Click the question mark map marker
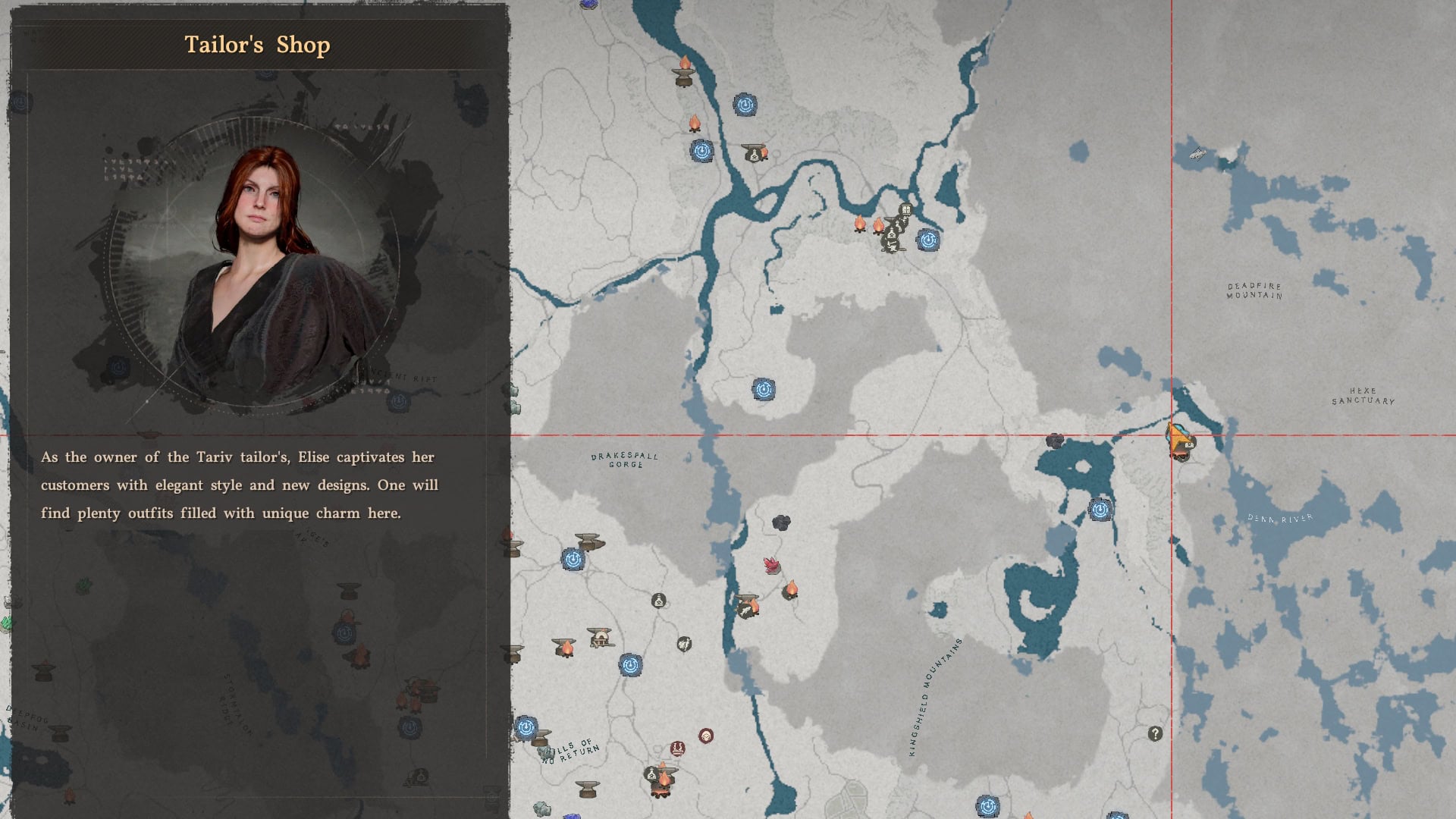 click(x=1154, y=733)
